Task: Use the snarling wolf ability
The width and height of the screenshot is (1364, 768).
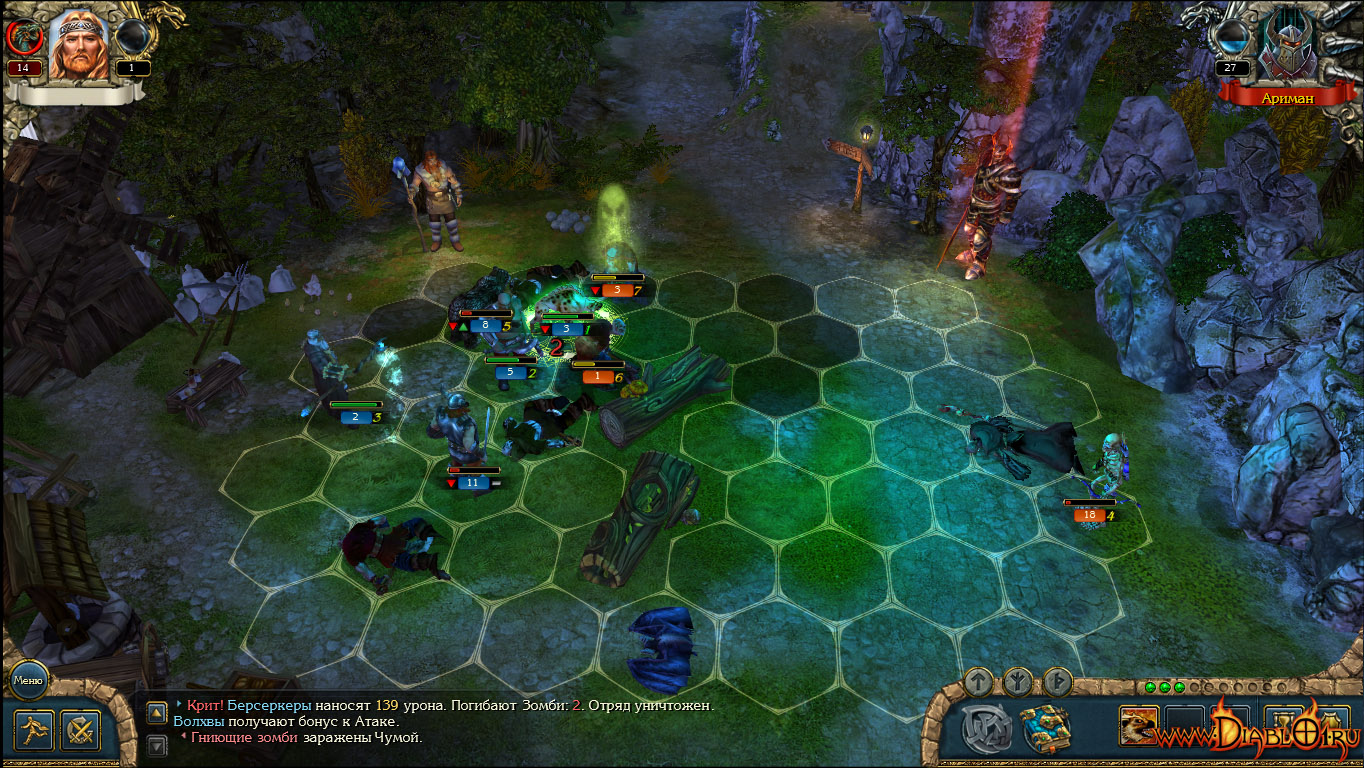Action: [1139, 725]
